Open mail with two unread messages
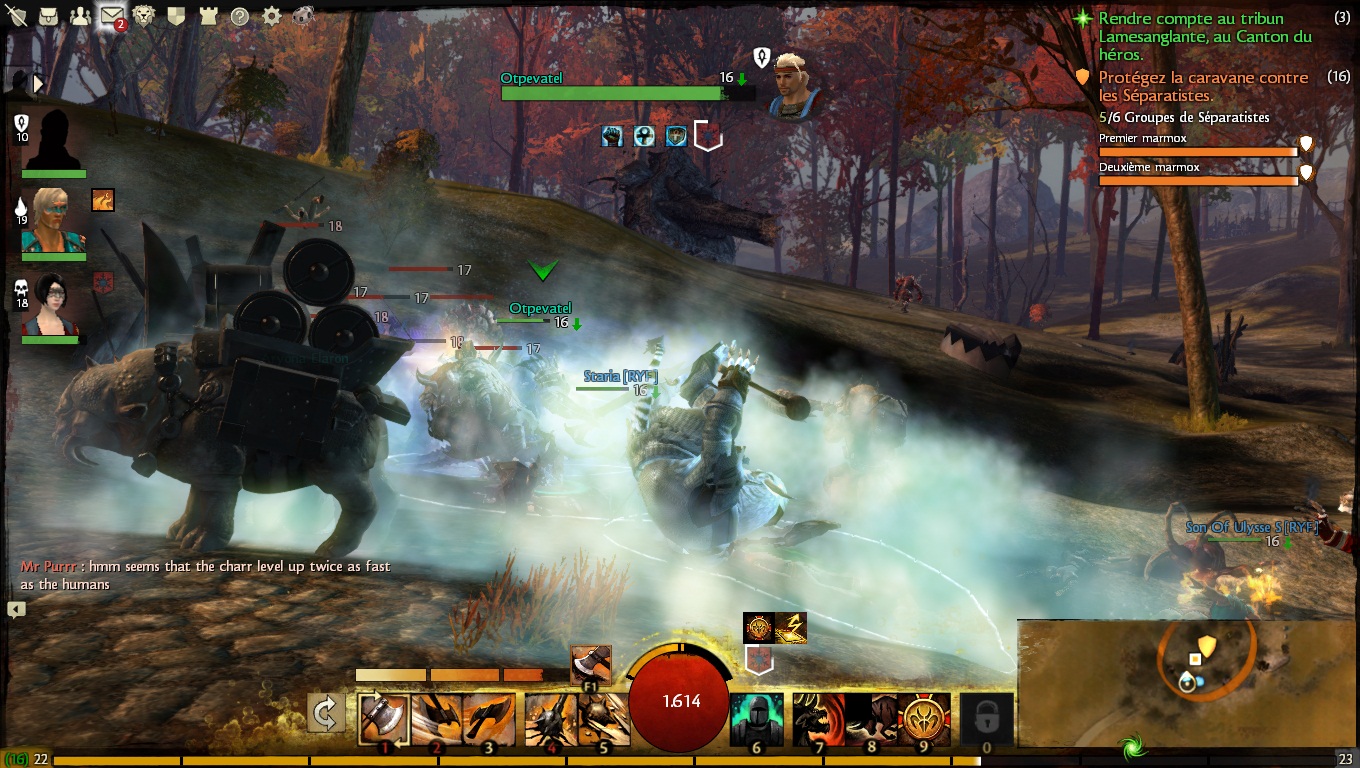 (112, 16)
